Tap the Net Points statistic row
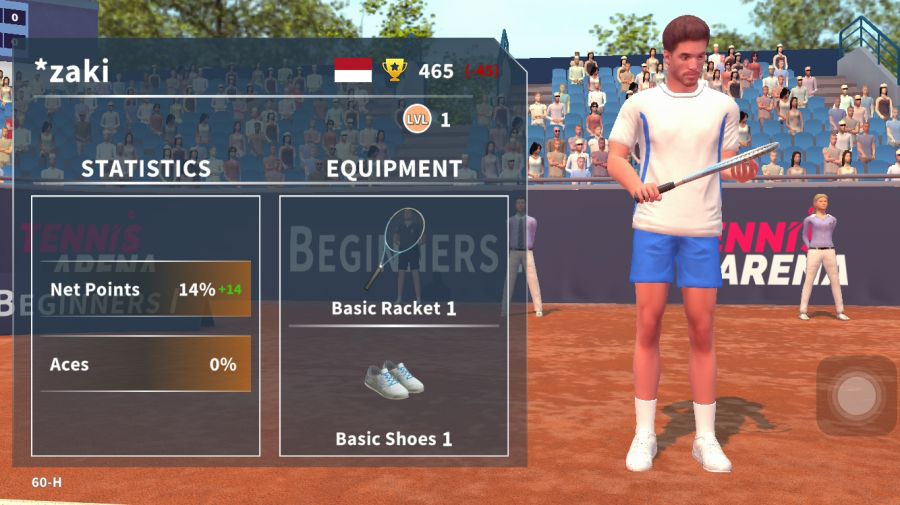The image size is (900, 505). 146,290
